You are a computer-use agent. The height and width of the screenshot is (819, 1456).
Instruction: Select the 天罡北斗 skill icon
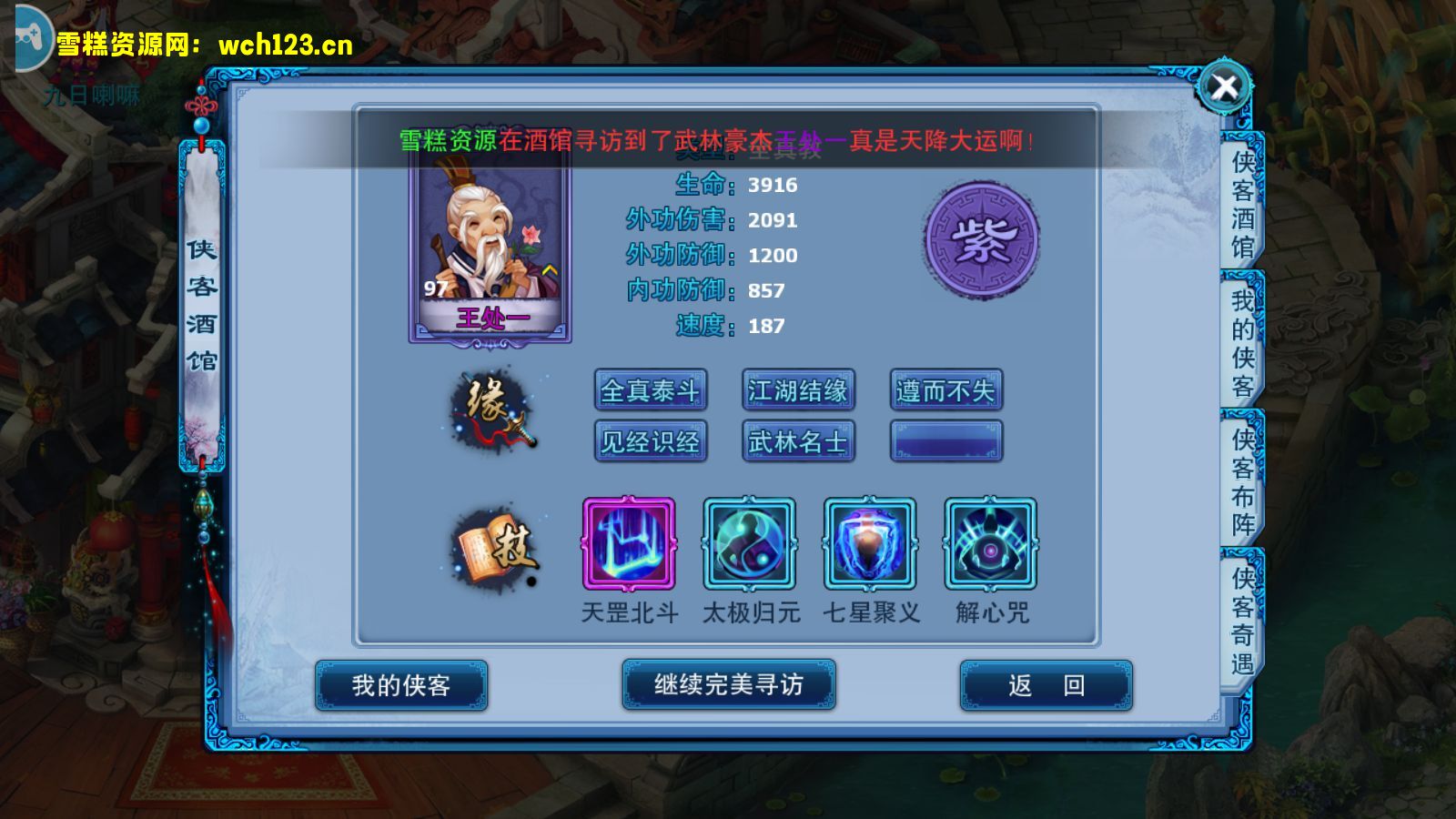[x=628, y=546]
